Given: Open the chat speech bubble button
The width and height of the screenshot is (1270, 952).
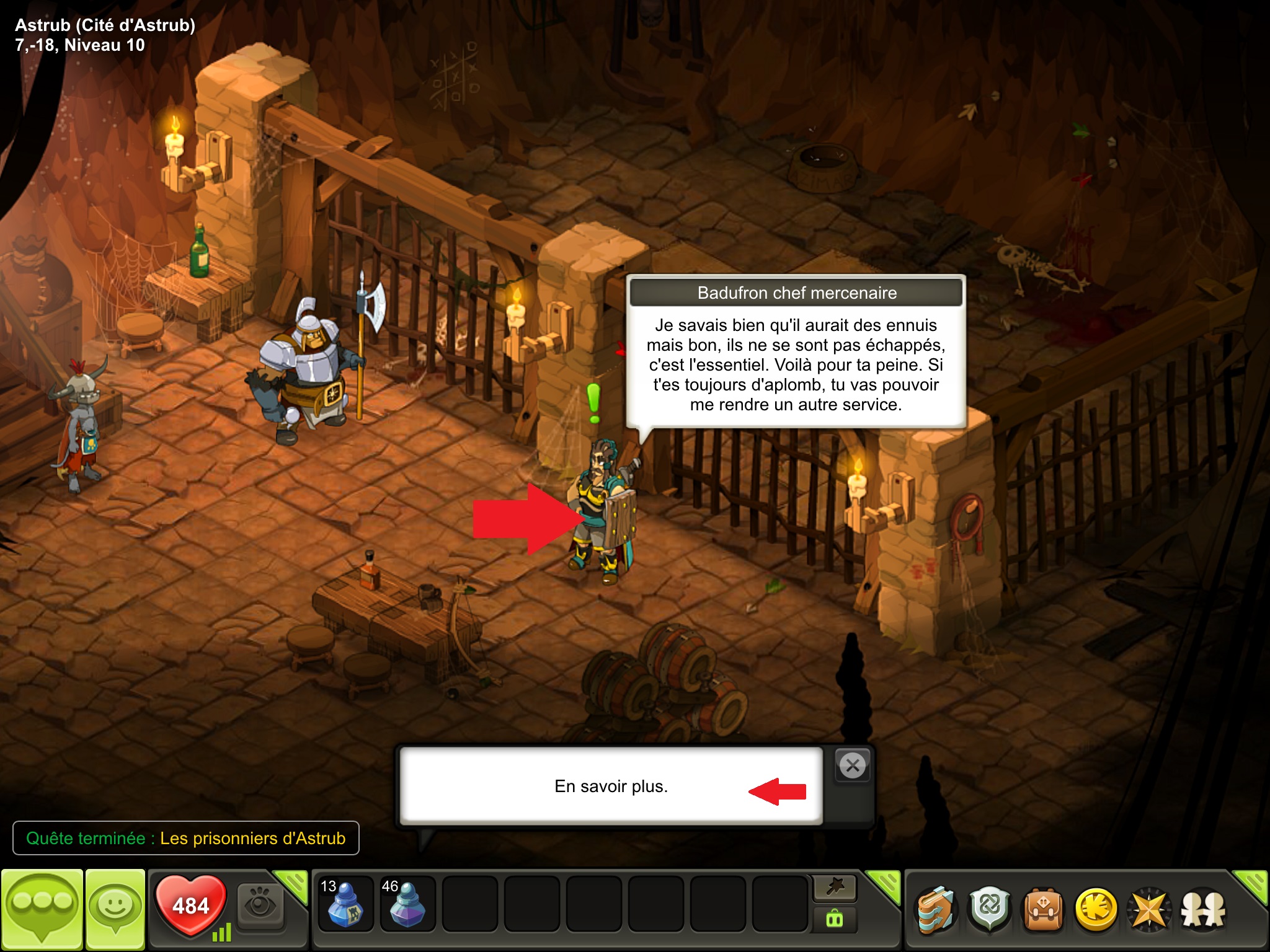Looking at the screenshot, I should 42,909.
